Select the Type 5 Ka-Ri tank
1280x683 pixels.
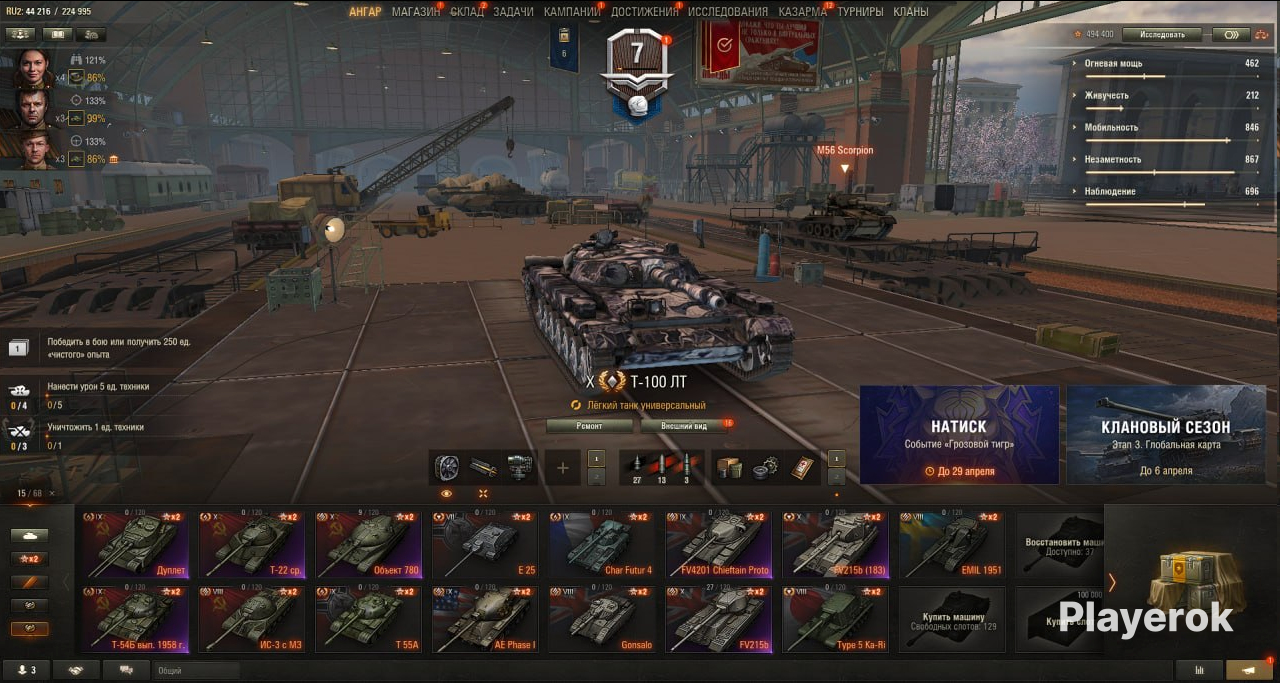835,620
